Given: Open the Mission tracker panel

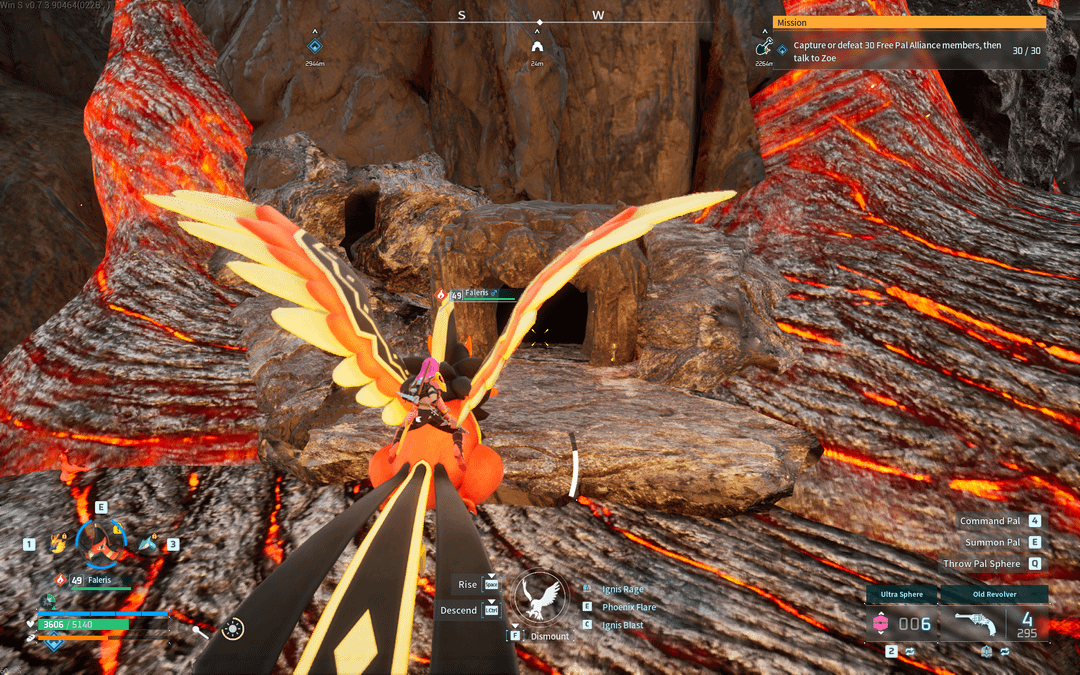Looking at the screenshot, I should pyautogui.click(x=910, y=22).
